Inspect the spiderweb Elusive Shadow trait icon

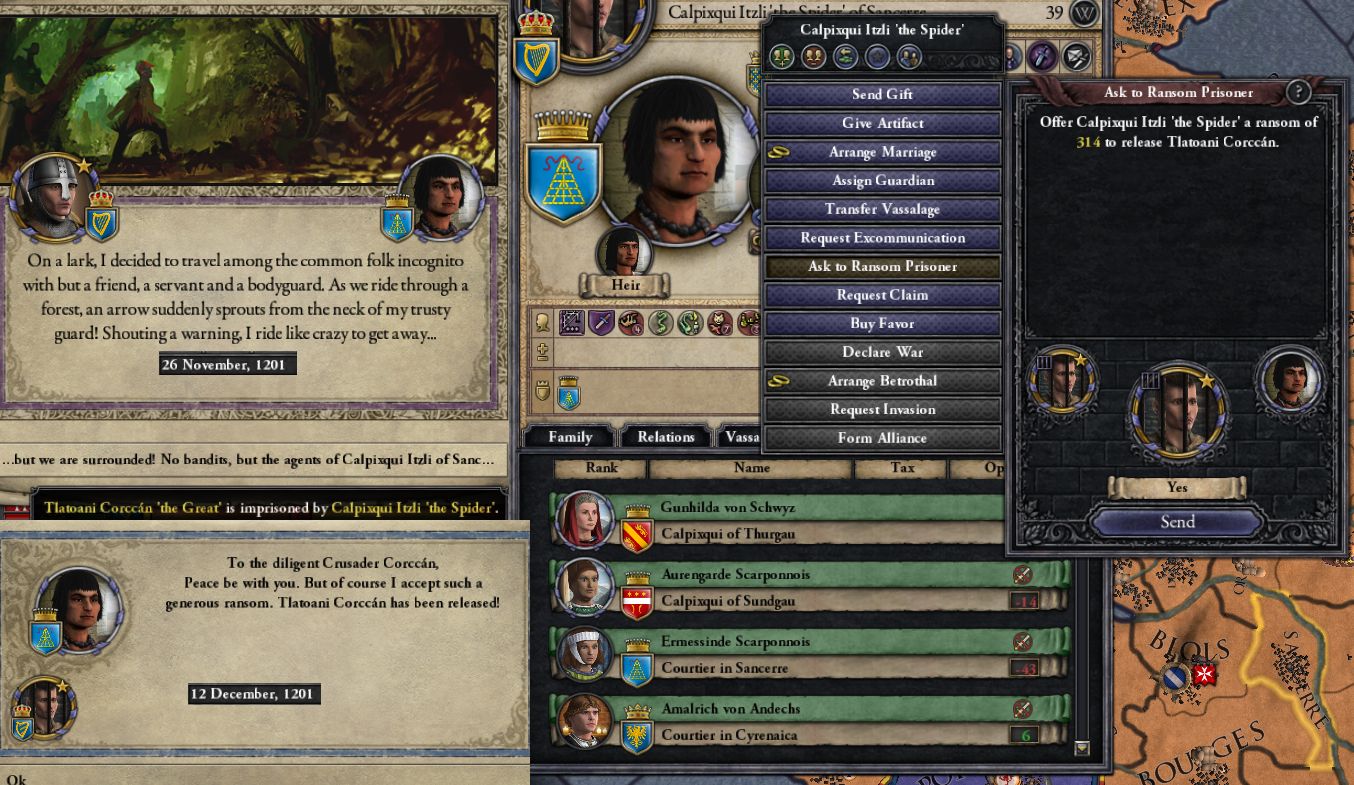(x=572, y=322)
